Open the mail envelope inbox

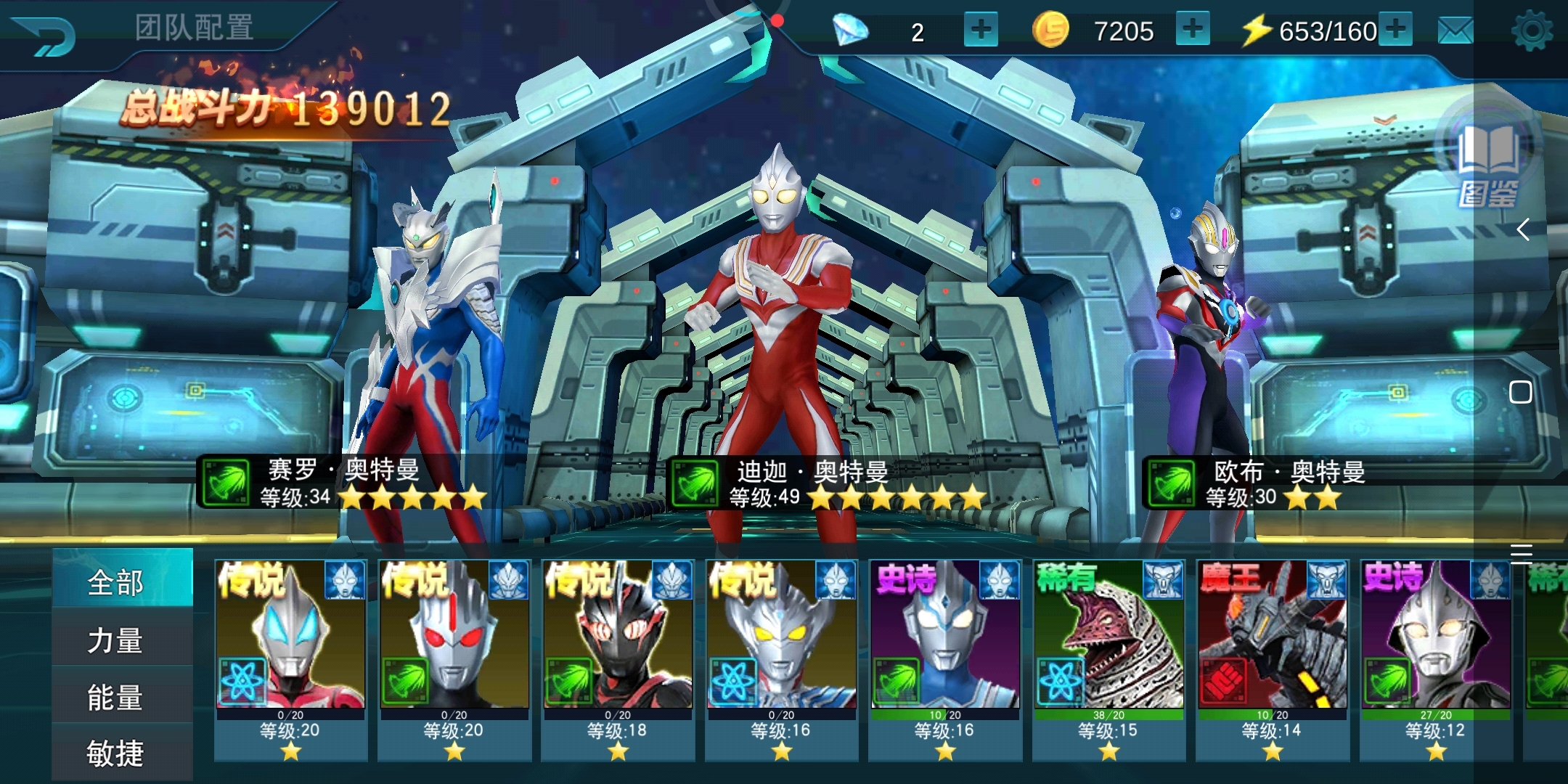coord(1455,31)
